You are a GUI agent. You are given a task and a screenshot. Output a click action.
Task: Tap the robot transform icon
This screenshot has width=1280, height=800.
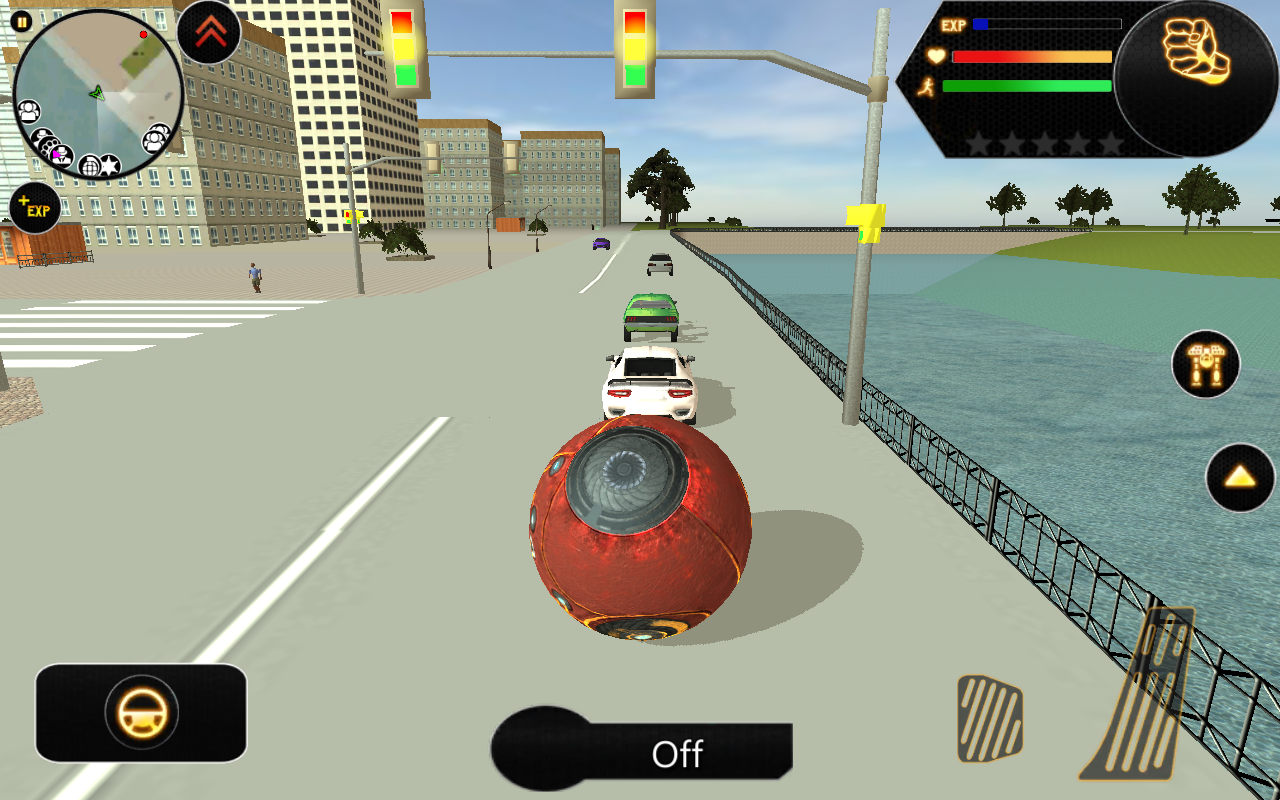[x=1205, y=365]
